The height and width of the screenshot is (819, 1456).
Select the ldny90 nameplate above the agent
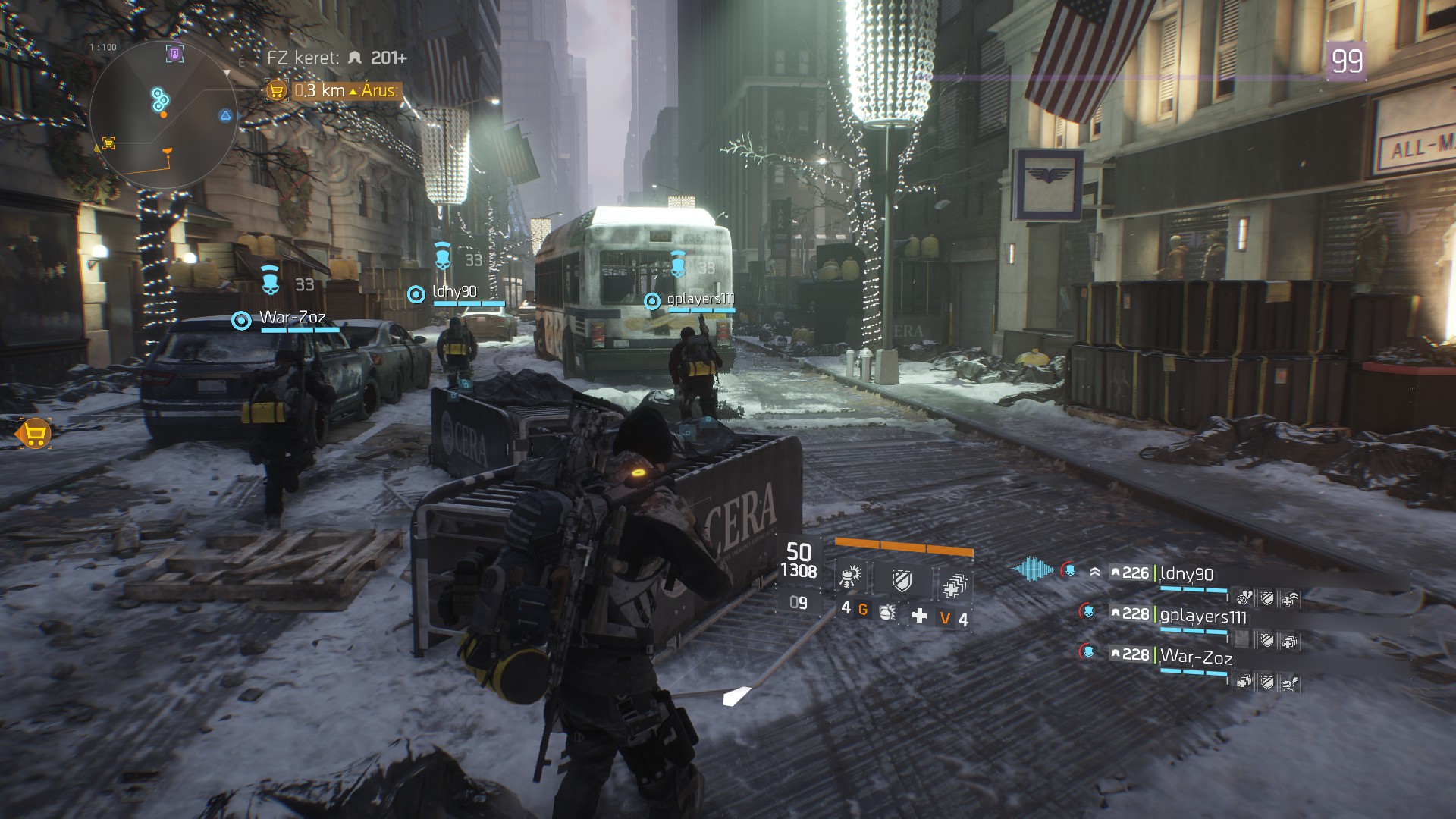point(454,292)
